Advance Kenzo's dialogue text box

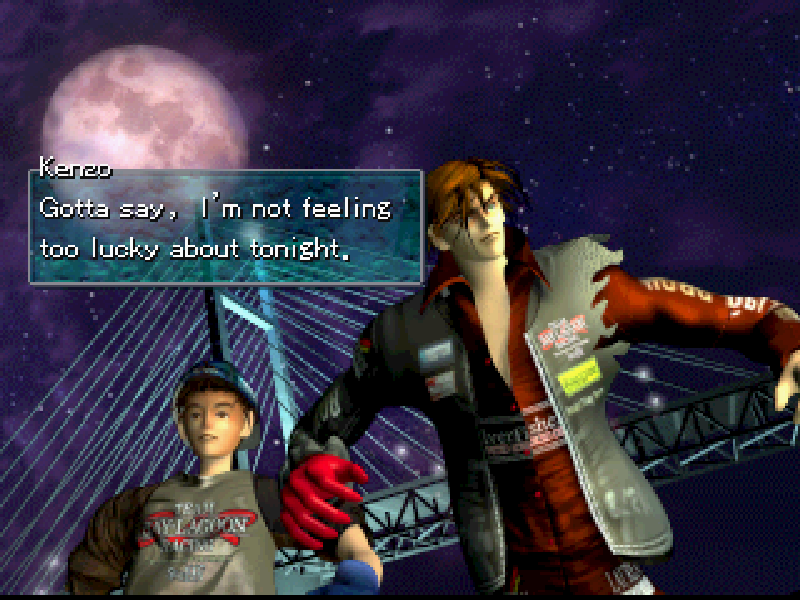tap(226, 227)
